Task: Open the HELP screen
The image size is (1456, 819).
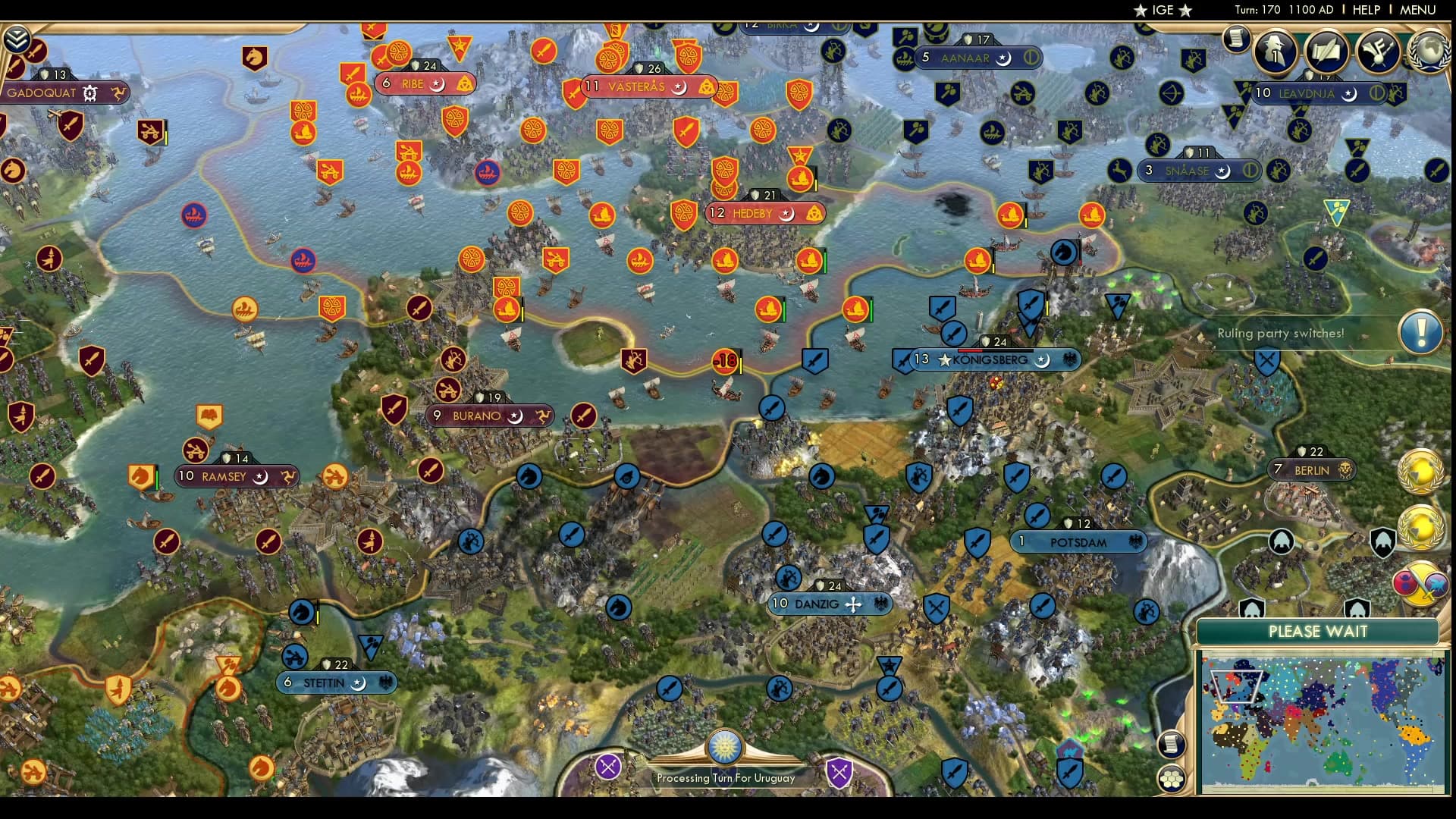Action: tap(1366, 10)
